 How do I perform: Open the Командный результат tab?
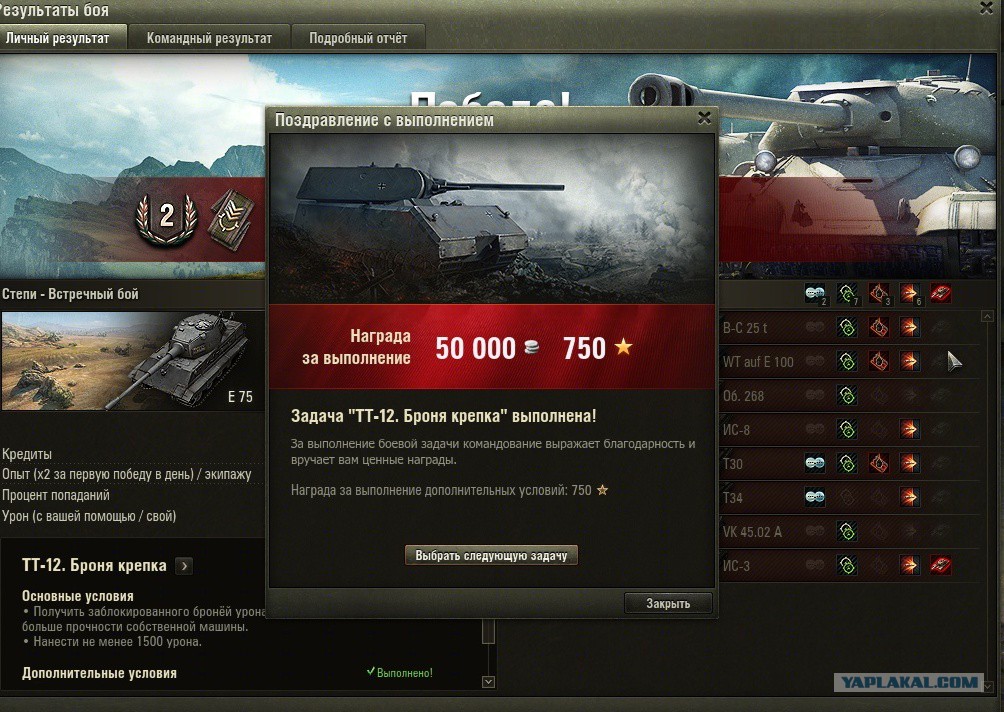(209, 39)
